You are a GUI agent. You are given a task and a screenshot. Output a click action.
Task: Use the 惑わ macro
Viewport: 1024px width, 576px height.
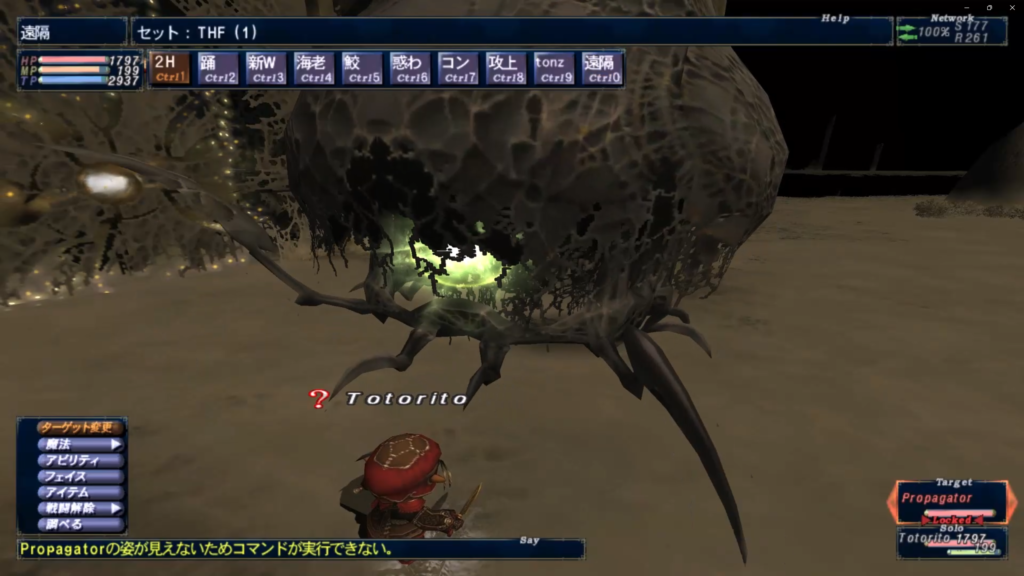pos(410,68)
